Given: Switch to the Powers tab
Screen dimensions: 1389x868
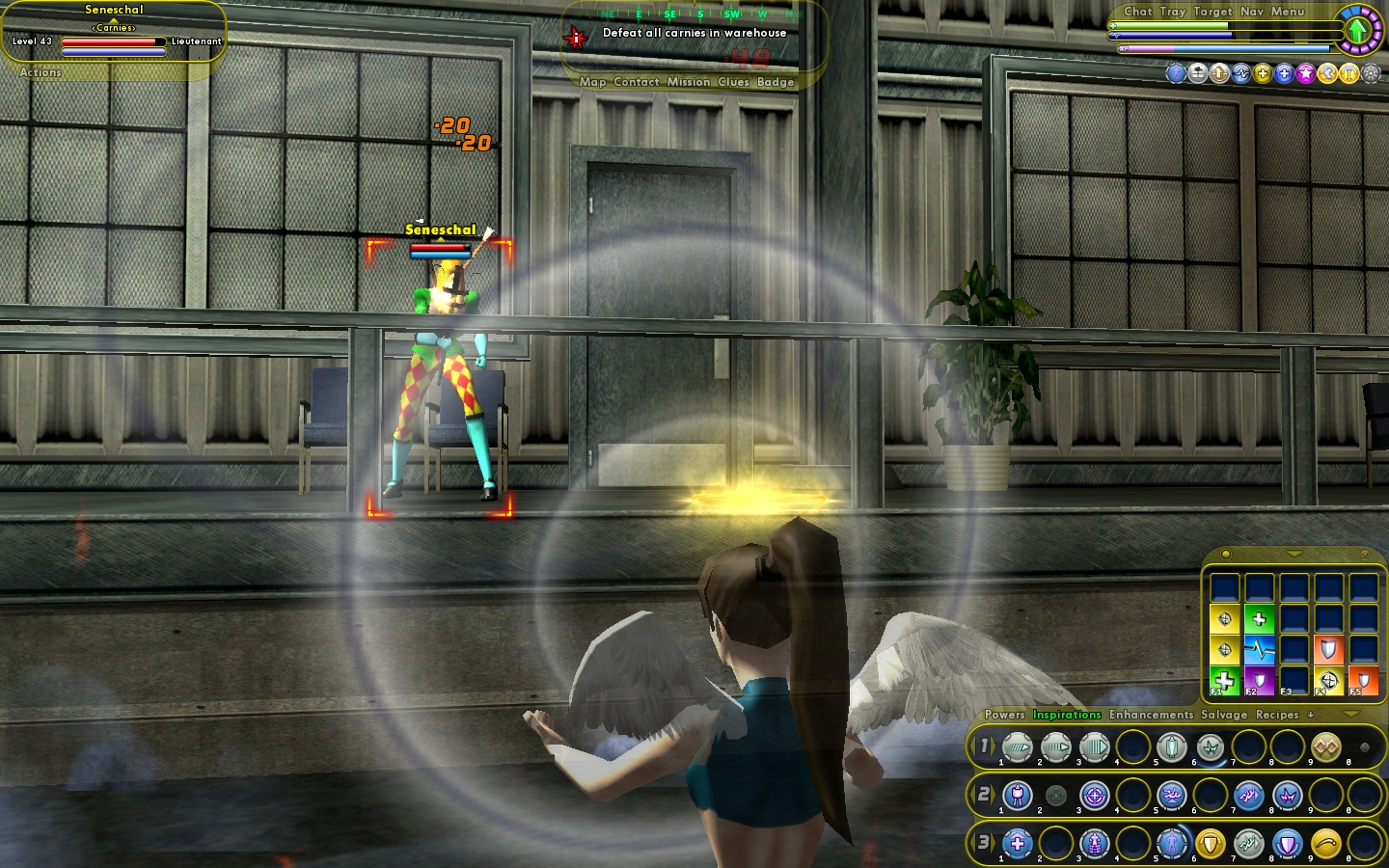Looking at the screenshot, I should click(x=1004, y=715).
